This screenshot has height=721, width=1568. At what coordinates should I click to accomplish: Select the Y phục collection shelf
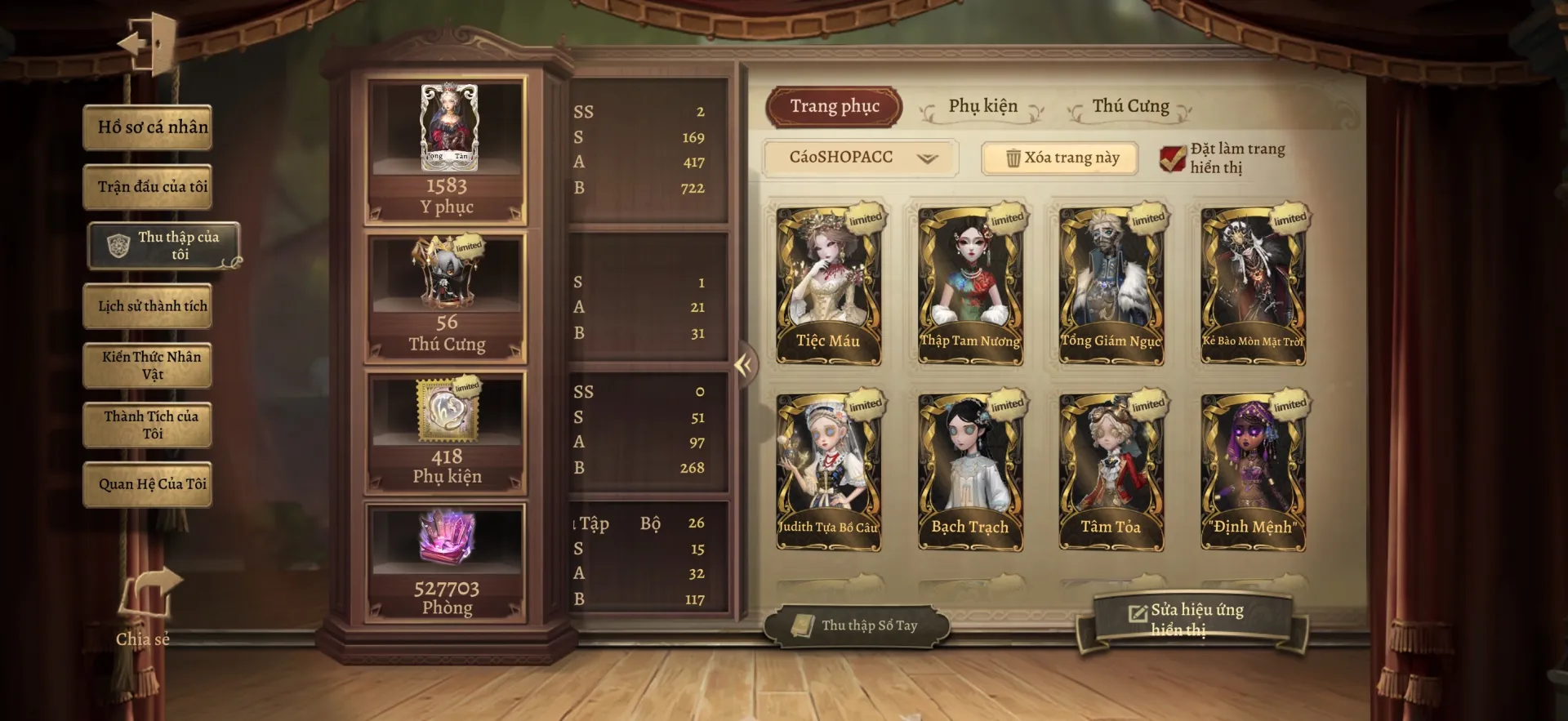tap(446, 152)
